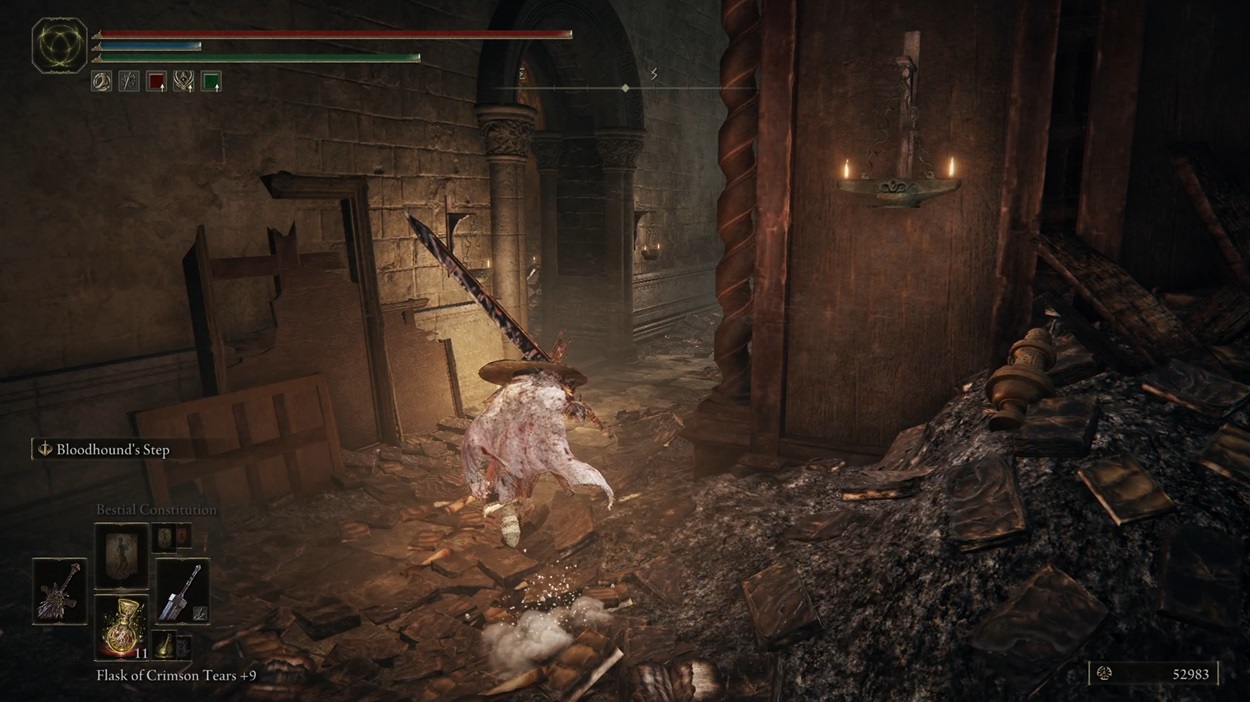This screenshot has width=1250, height=702.
Task: Click the horned crest buff status icon
Action: 183,81
